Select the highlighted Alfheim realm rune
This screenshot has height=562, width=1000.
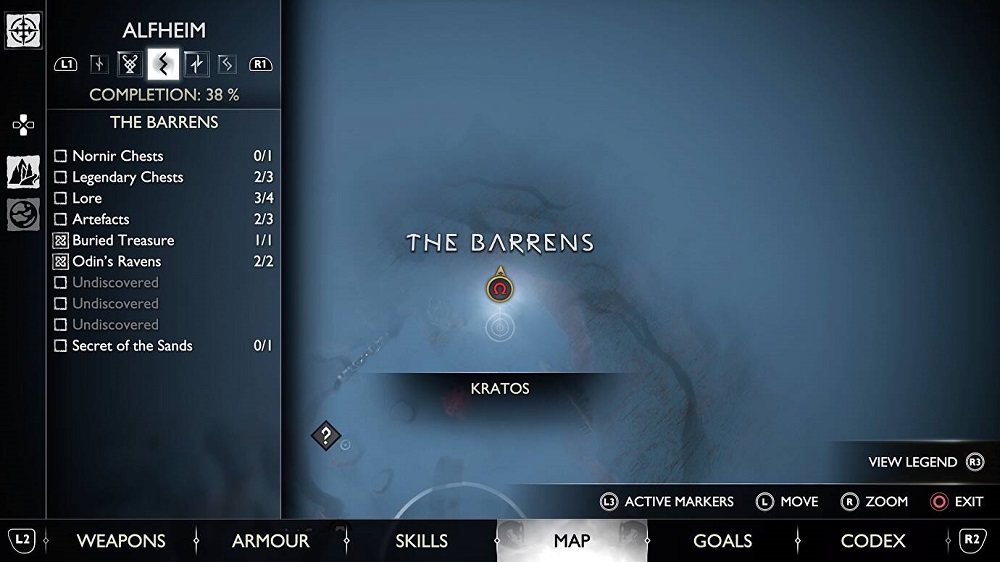162,64
